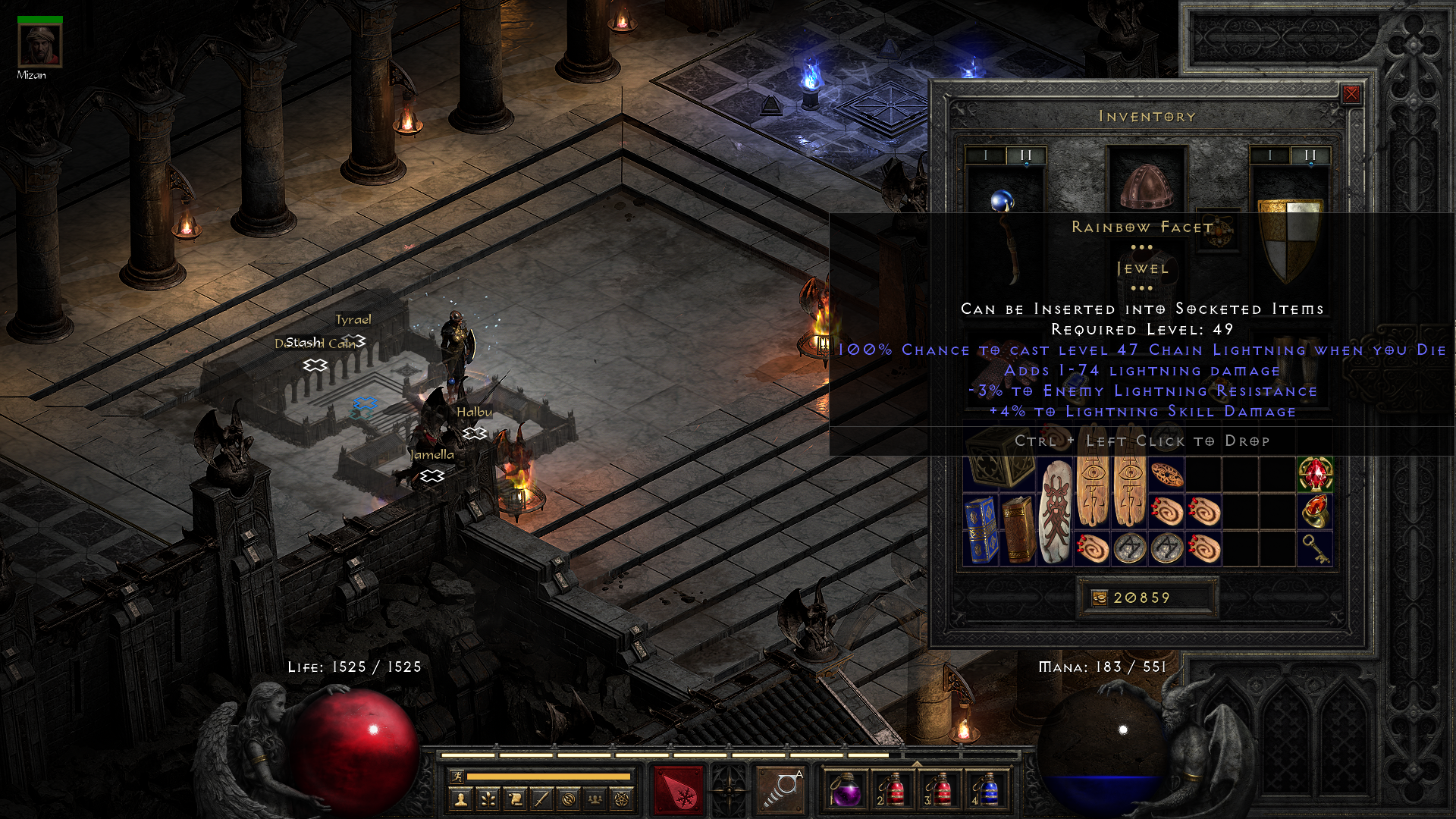
Task: Open the quest log scroll icon
Action: click(514, 801)
